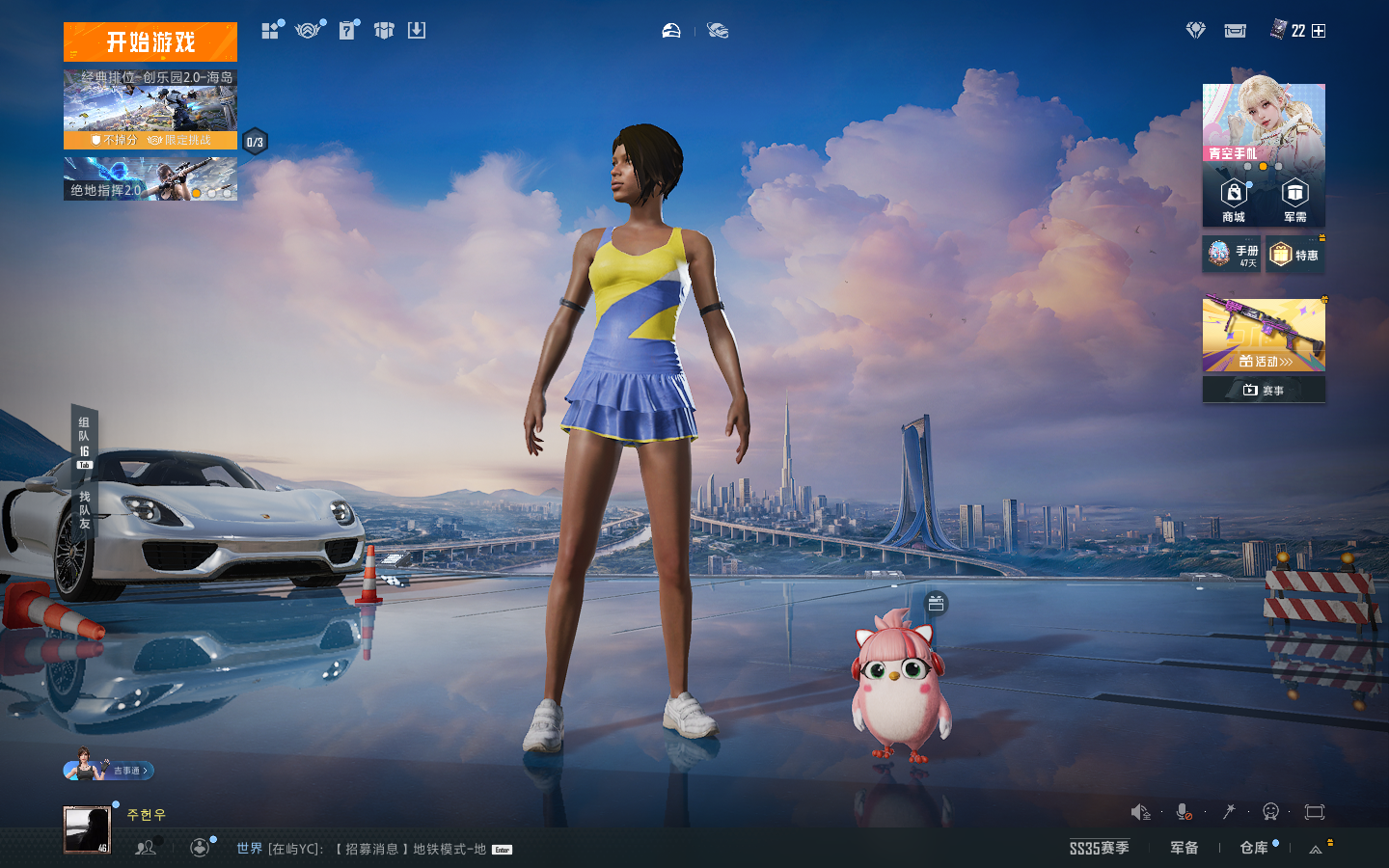Screen dimensions: 1389x868
Task: Open the 赛事 esports button
Action: point(1264,390)
